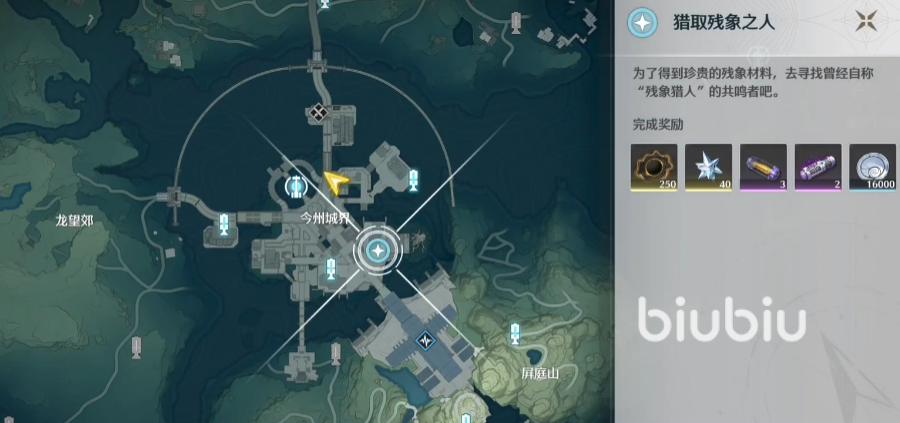The width and height of the screenshot is (900, 423).
Task: Choose the circled Resonance Nexus map marker
Action: [x=295, y=185]
